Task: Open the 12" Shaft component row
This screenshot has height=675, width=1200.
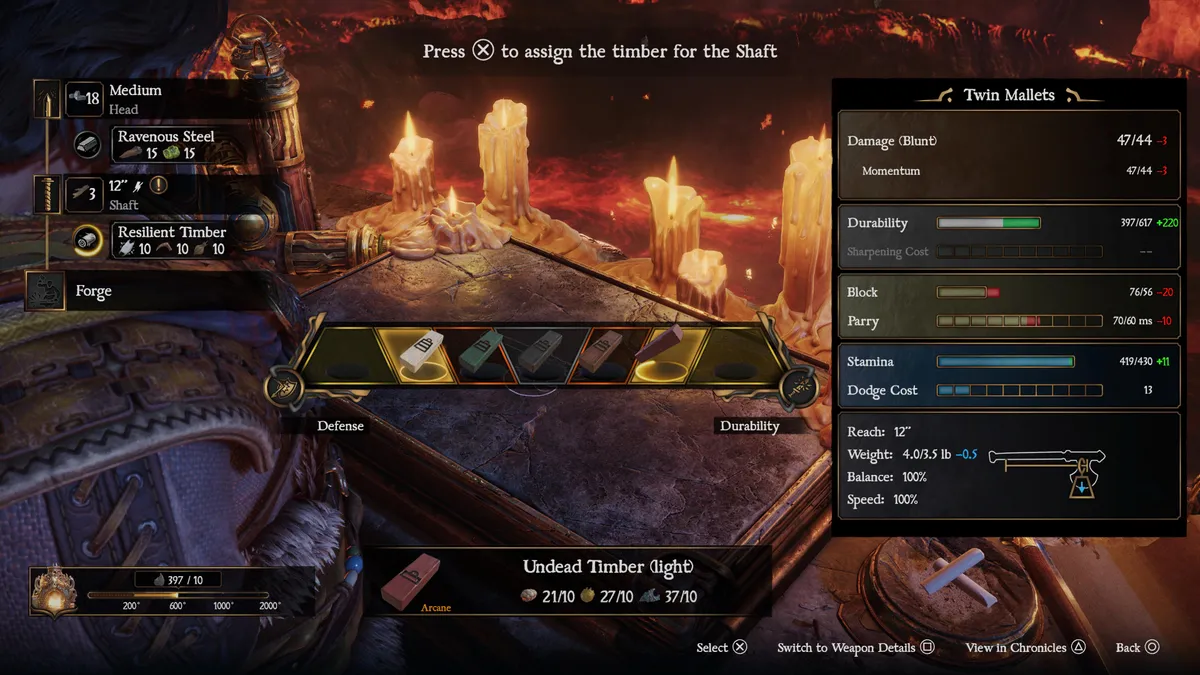Action: tap(123, 193)
